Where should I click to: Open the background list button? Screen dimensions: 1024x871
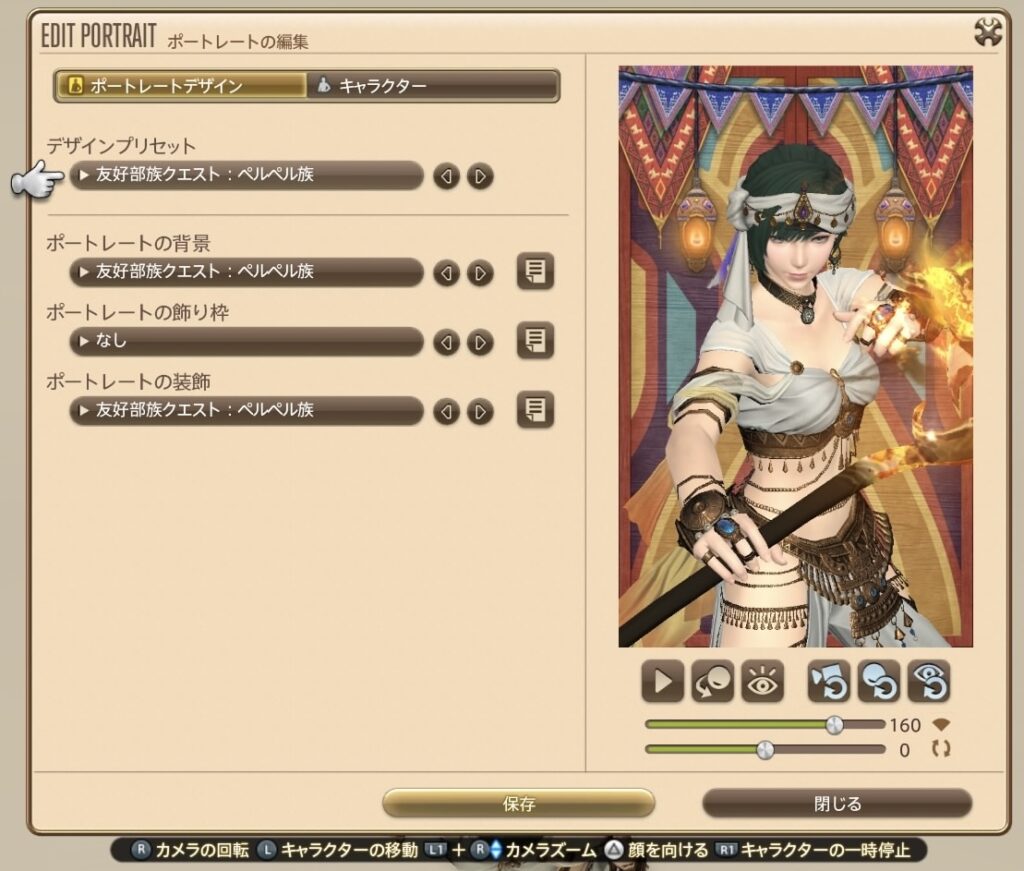coord(535,271)
